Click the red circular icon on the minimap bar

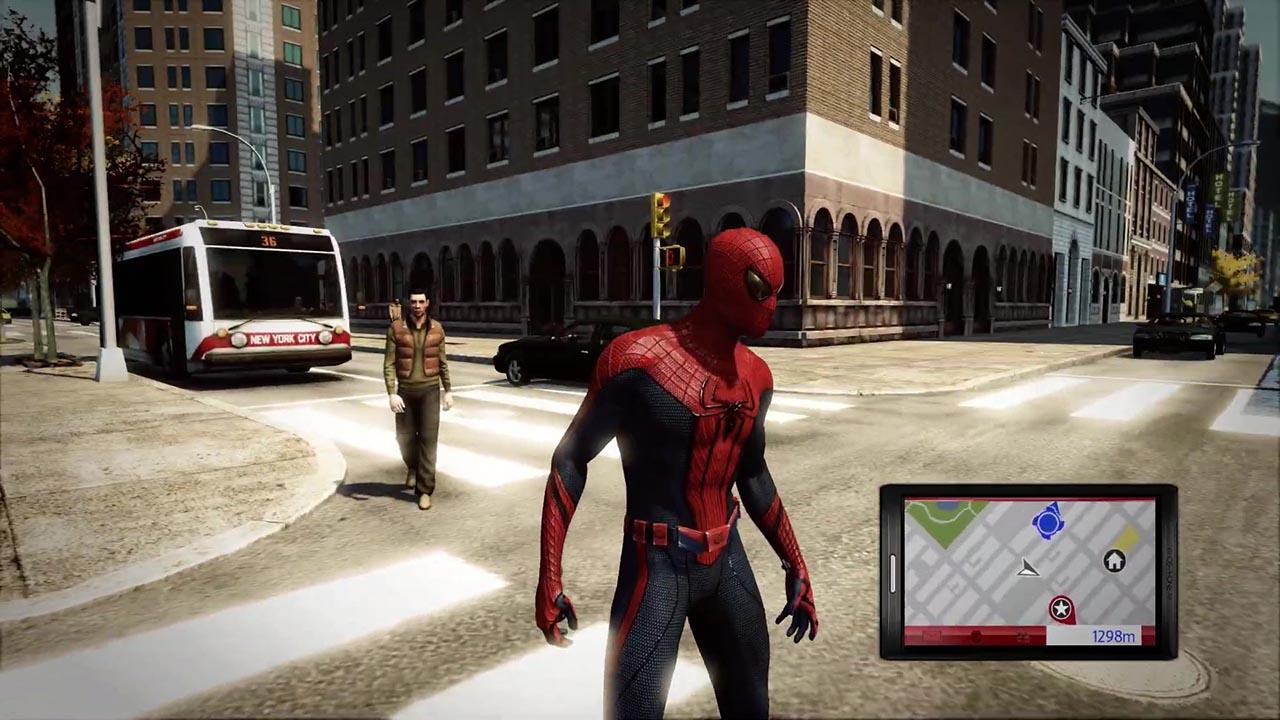(976, 636)
